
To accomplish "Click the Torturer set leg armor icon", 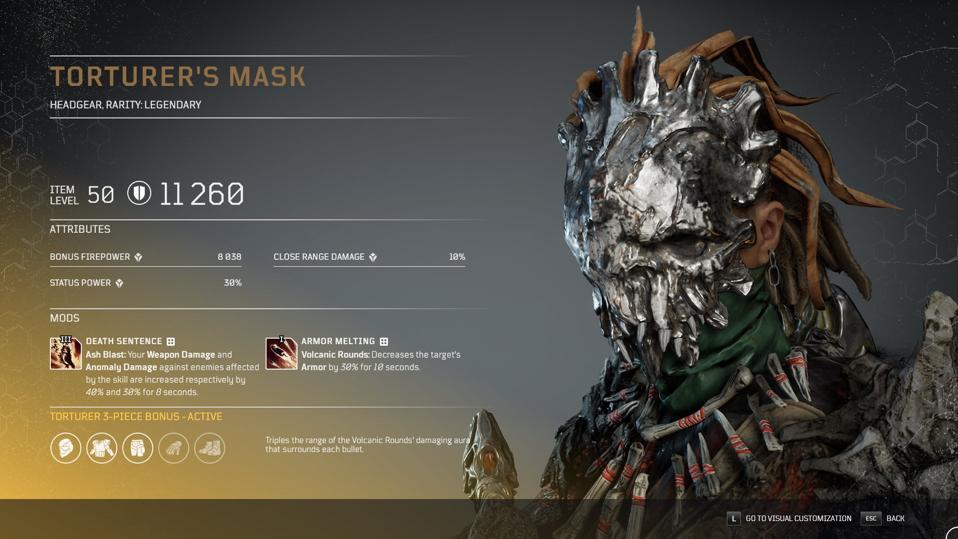I will tap(138, 447).
